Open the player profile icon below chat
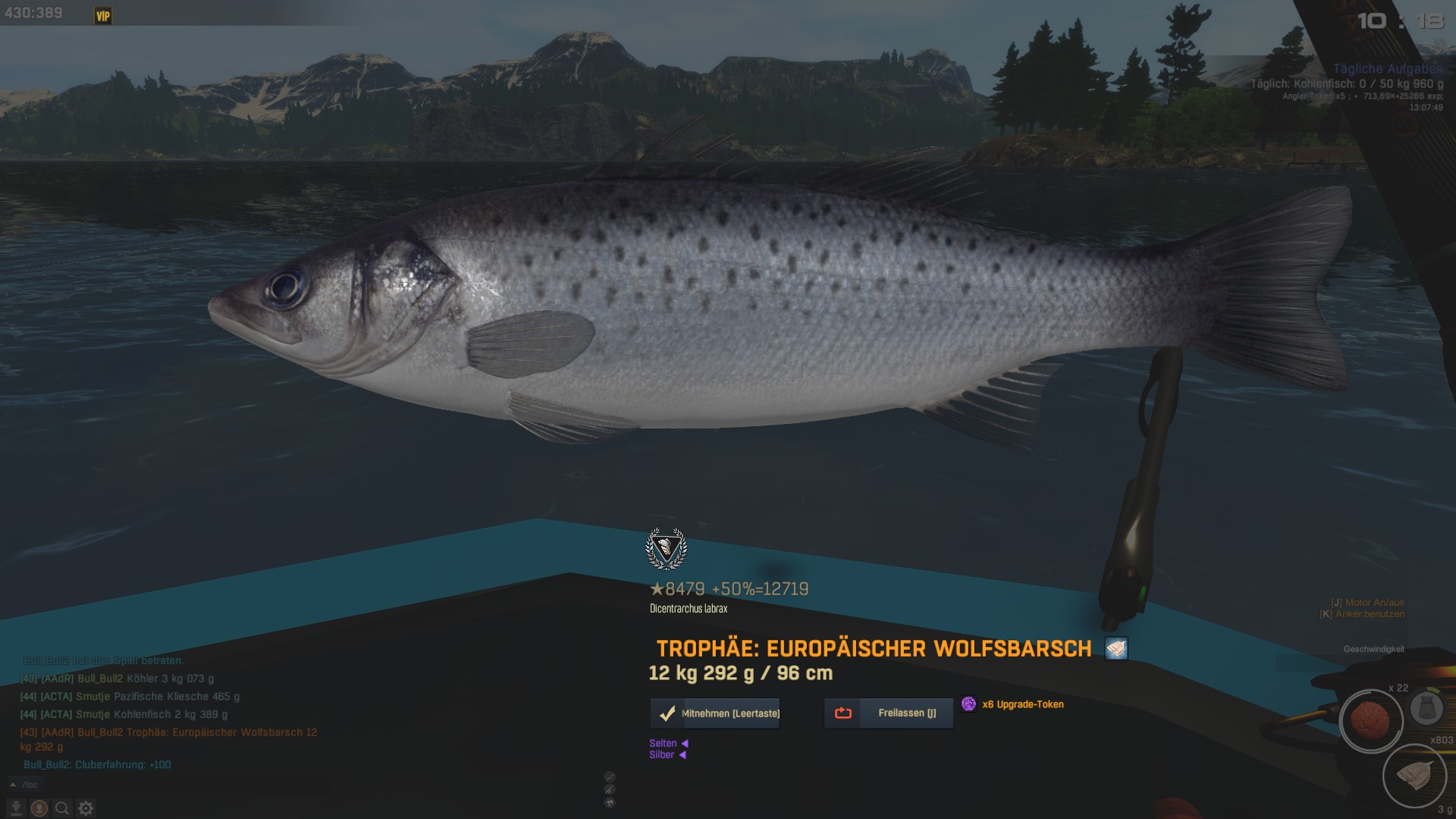Viewport: 1456px width, 819px height. [x=39, y=808]
